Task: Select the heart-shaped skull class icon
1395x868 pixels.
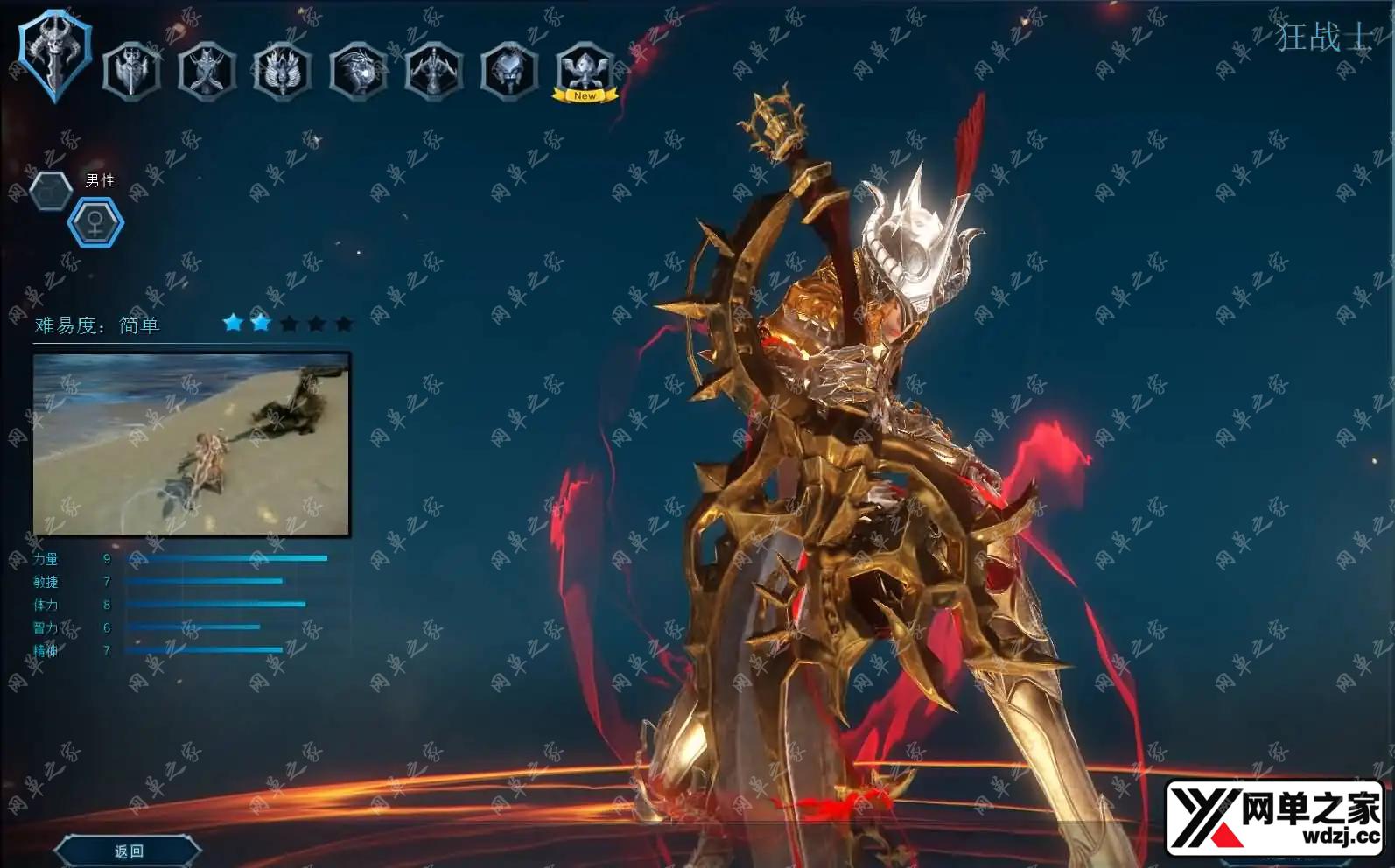Action: 508,71
